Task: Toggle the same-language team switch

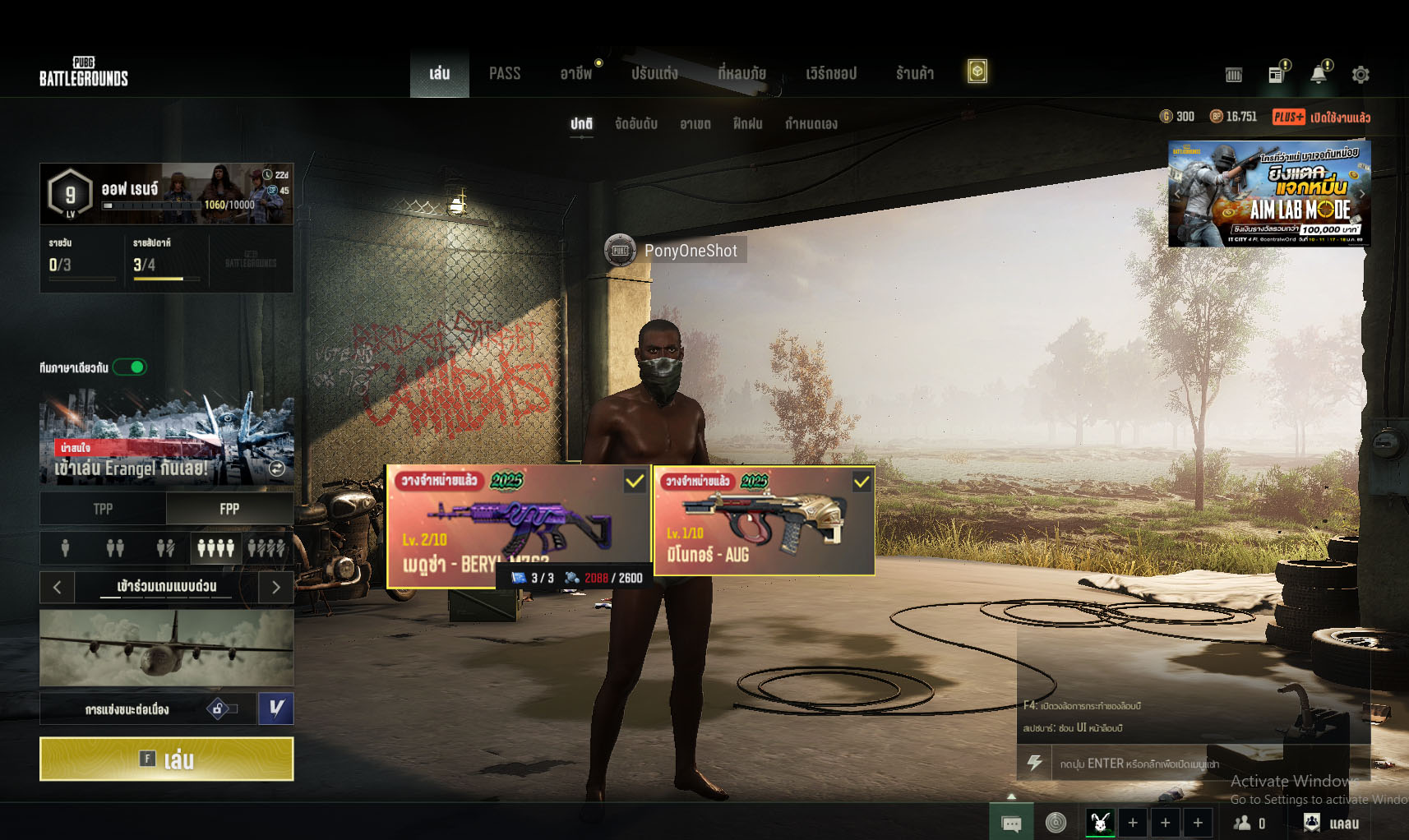Action: (130, 367)
